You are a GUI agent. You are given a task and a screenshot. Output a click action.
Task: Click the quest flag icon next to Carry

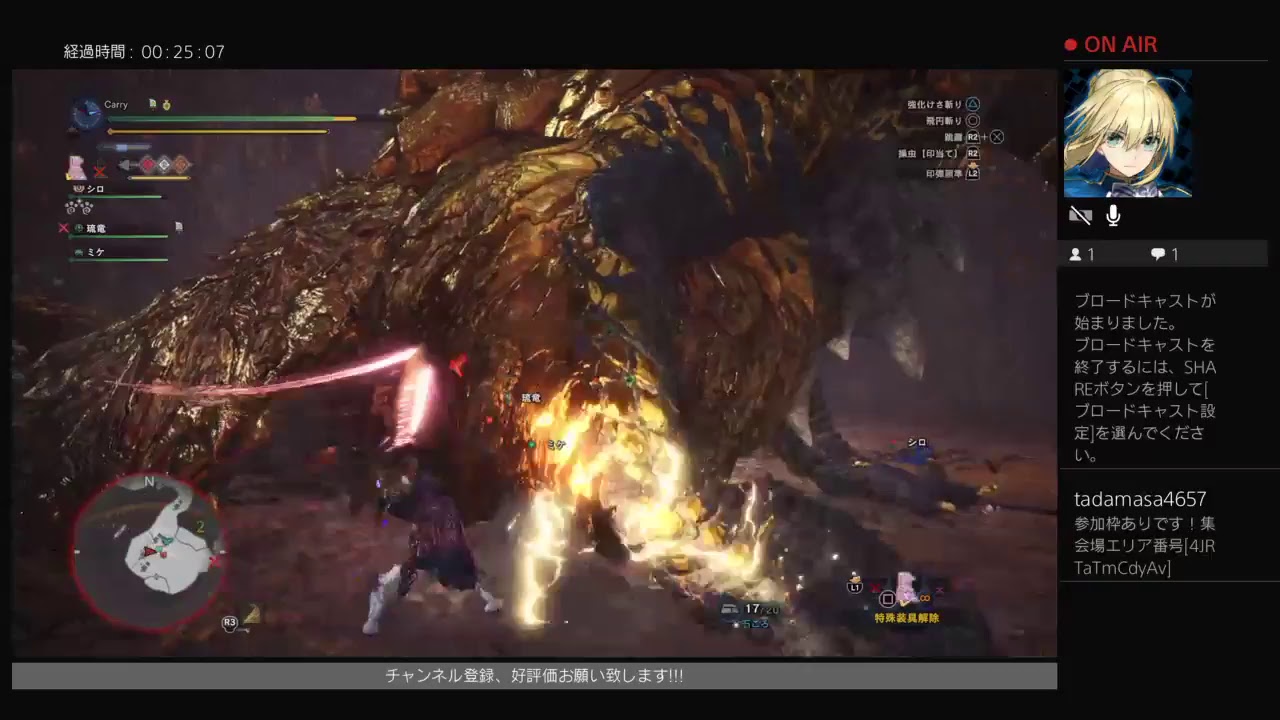(x=152, y=104)
